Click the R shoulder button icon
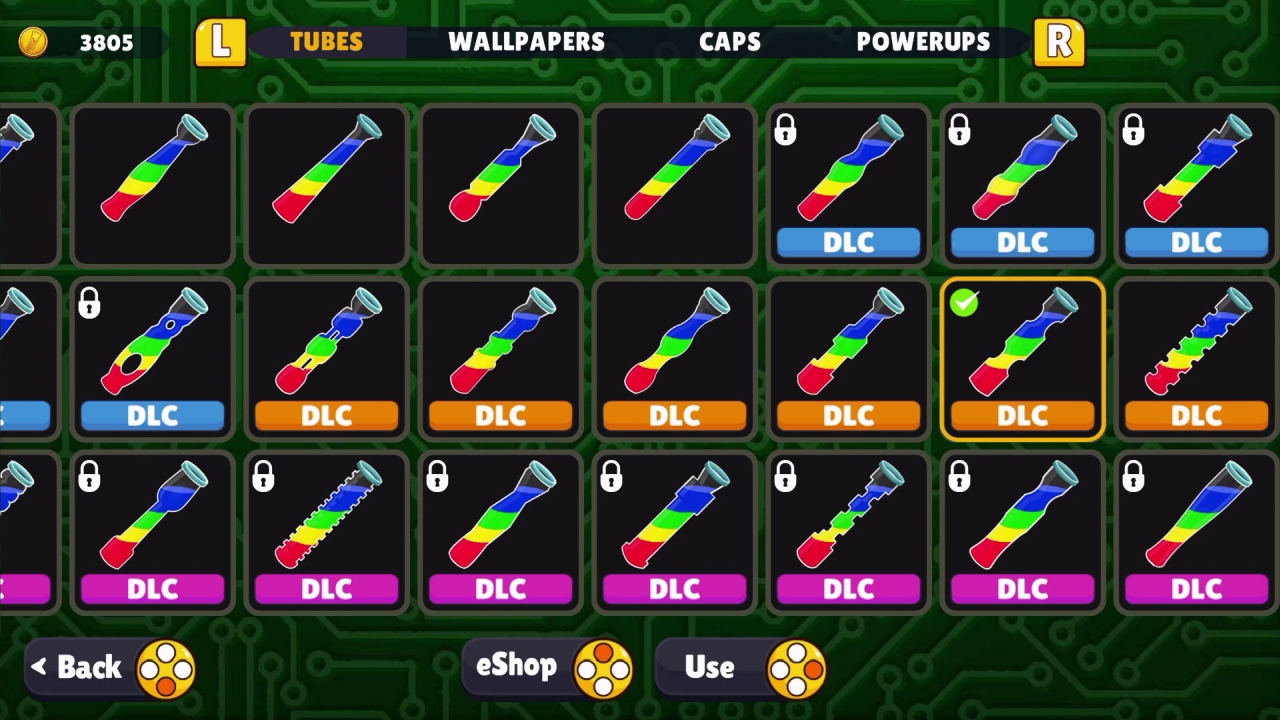 tap(1059, 42)
